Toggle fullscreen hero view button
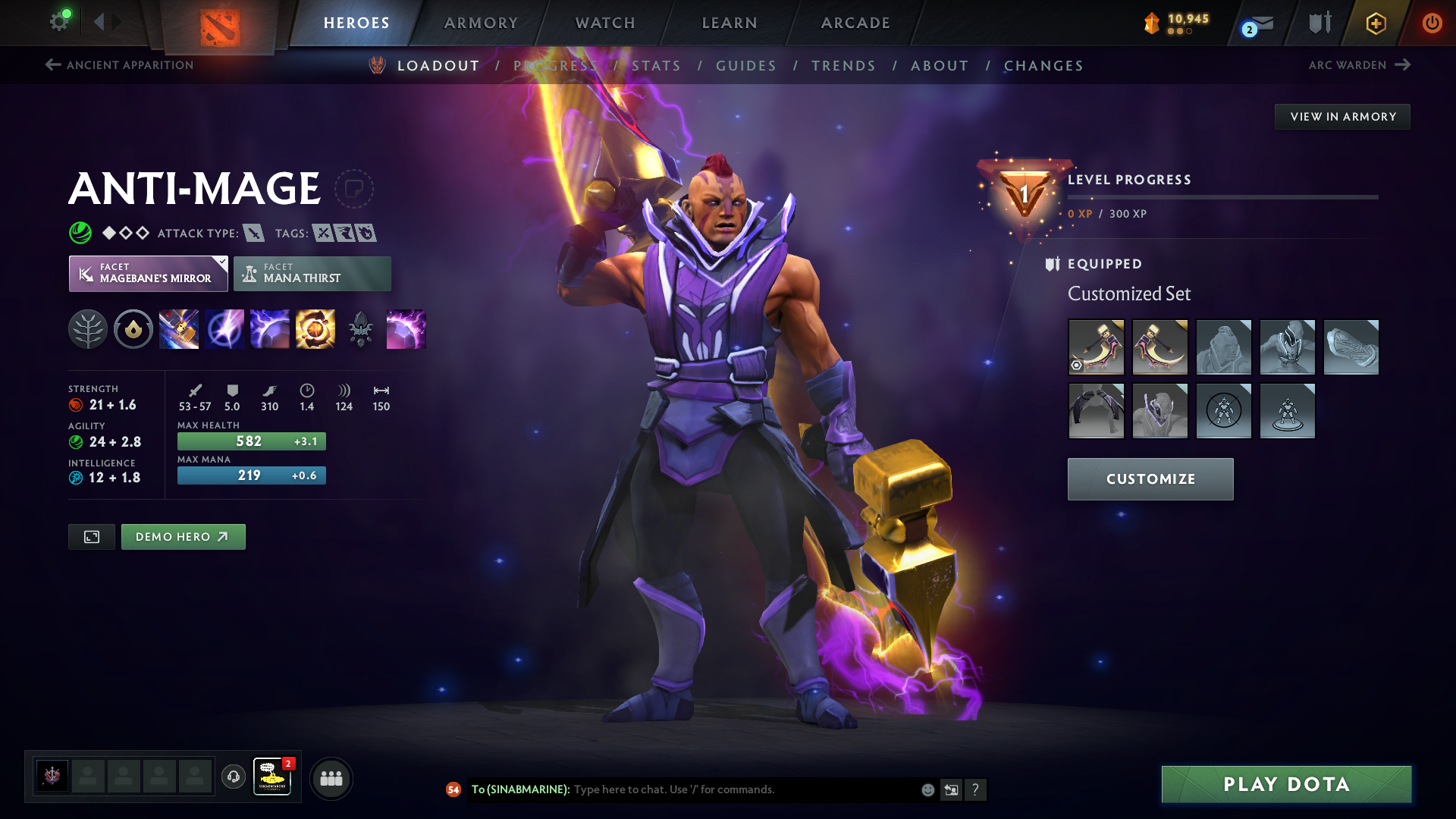The height and width of the screenshot is (819, 1456). coord(92,537)
